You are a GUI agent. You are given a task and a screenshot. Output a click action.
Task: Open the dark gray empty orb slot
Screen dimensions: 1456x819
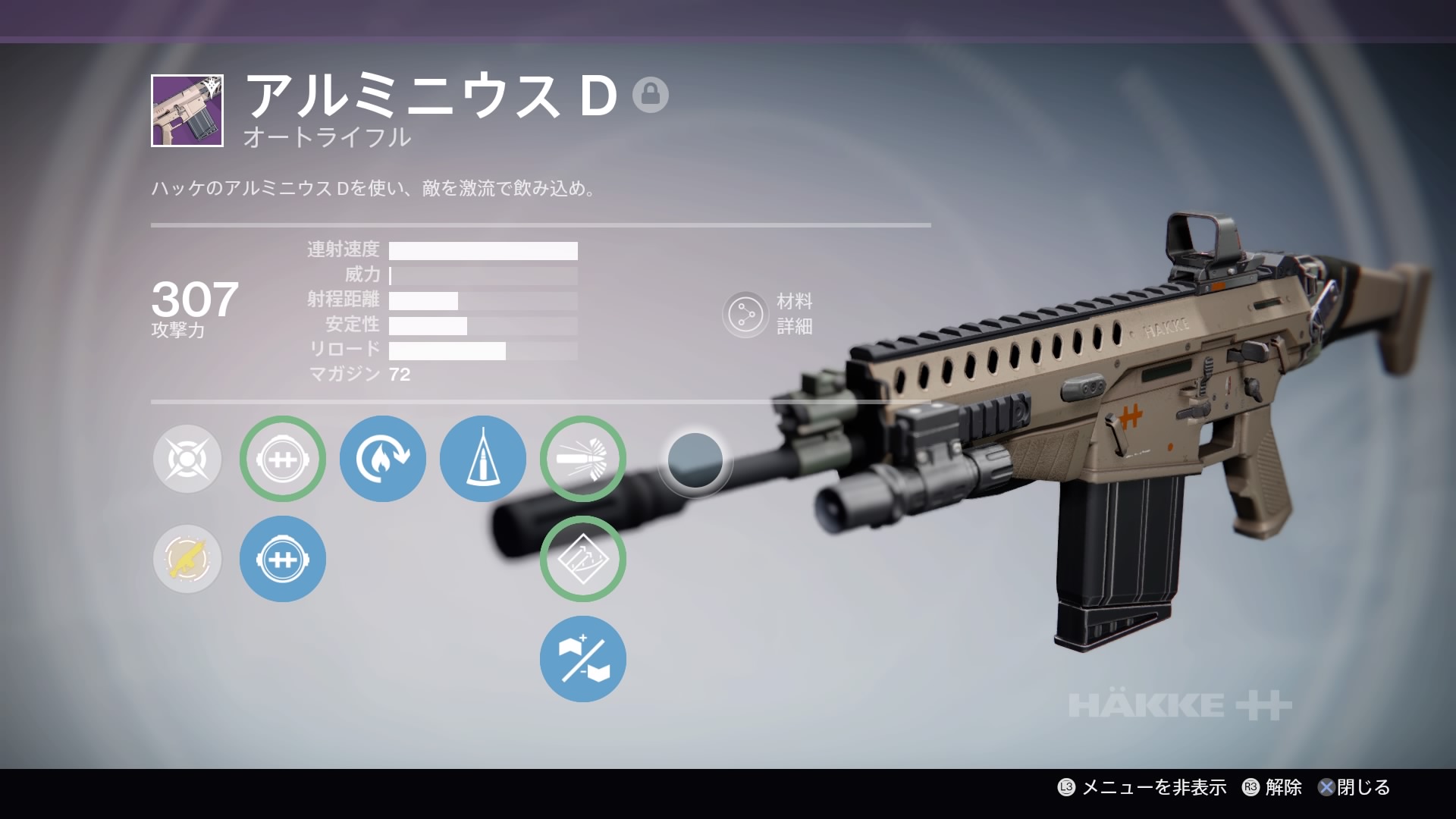(x=695, y=460)
